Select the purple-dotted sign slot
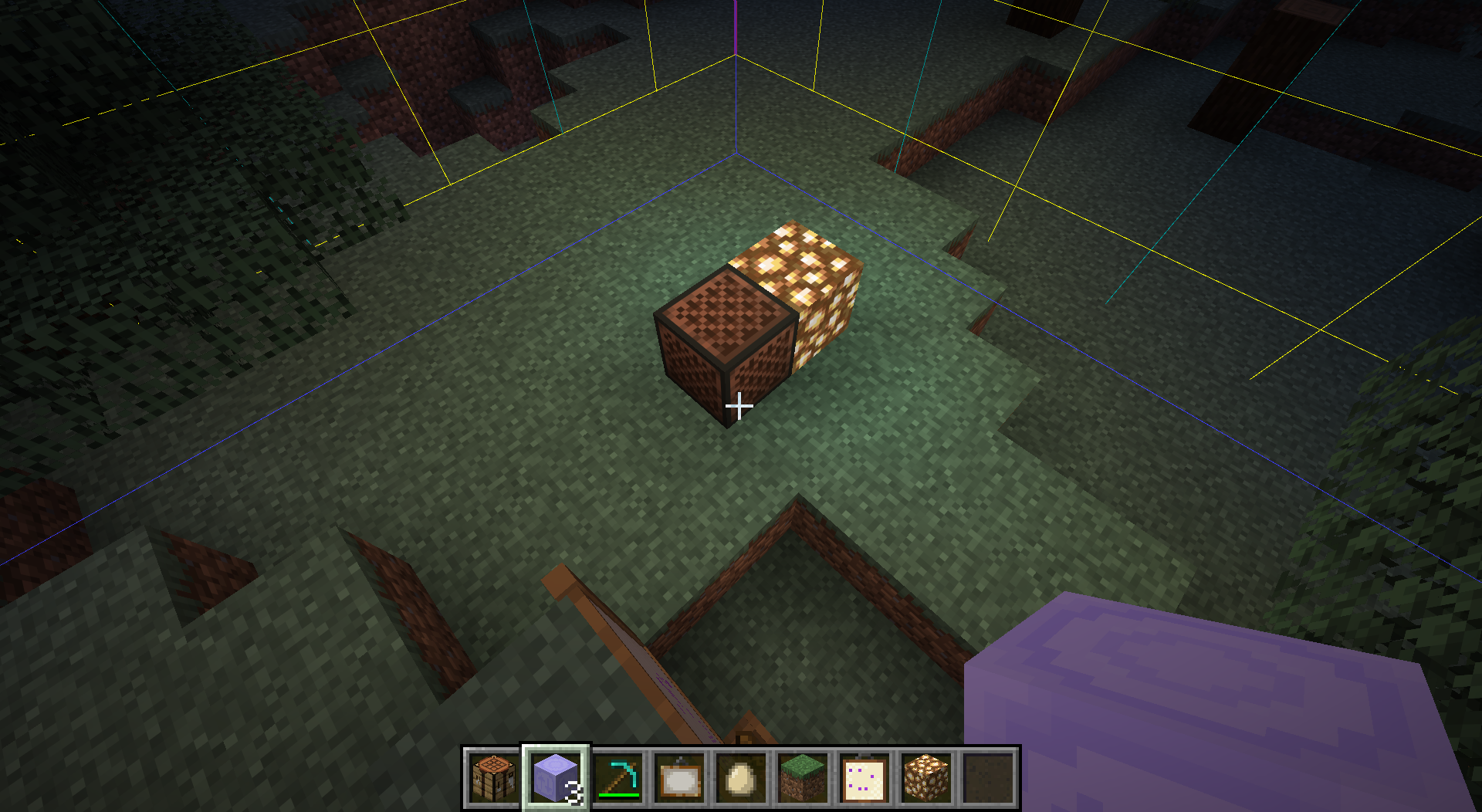1482x812 pixels. [x=864, y=777]
